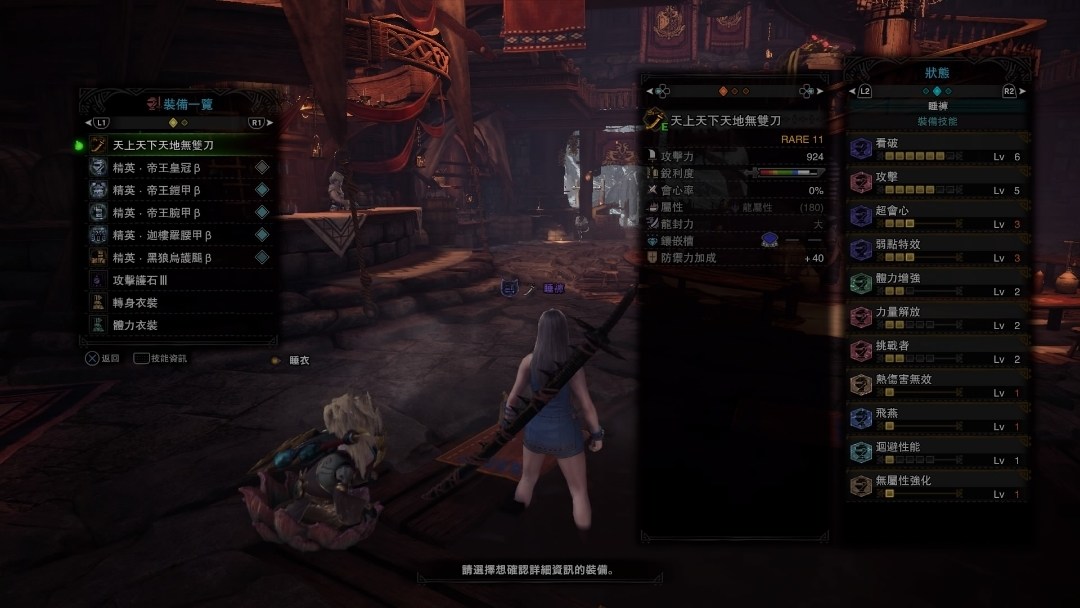Select the 弱點特效 skill row
This screenshot has width=1080, height=608.
click(936, 250)
